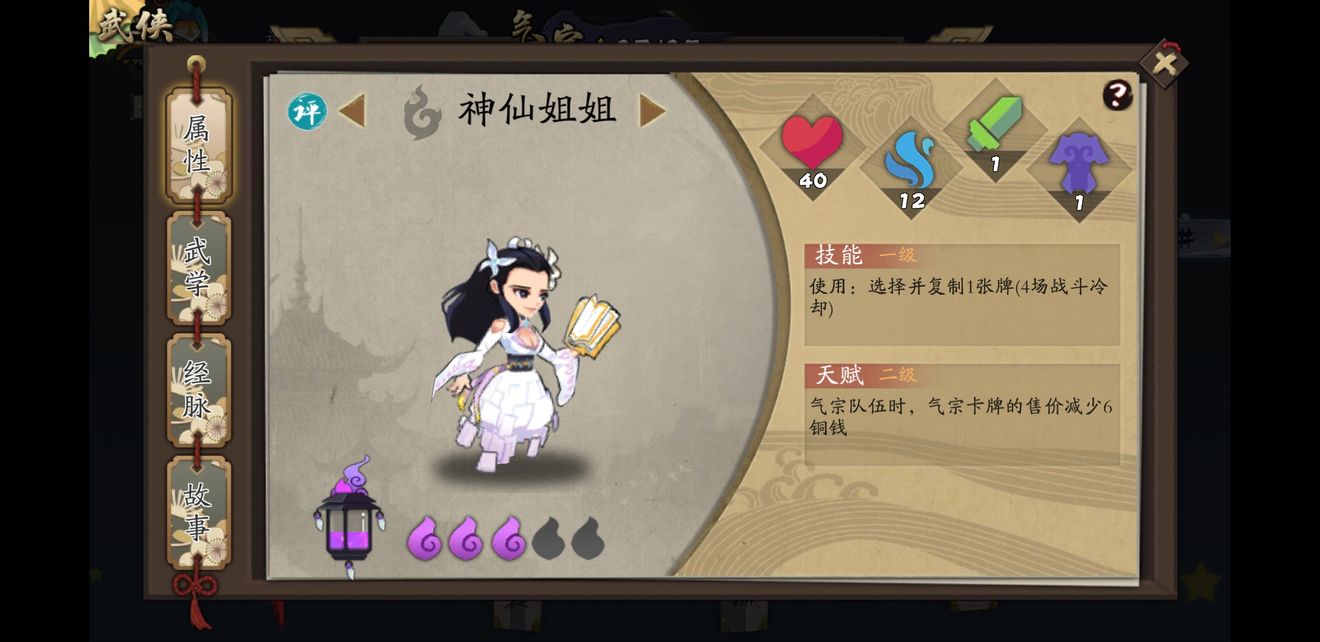The height and width of the screenshot is (642, 1320).
Task: Switch to the 属性 attributes tab
Action: (198, 145)
